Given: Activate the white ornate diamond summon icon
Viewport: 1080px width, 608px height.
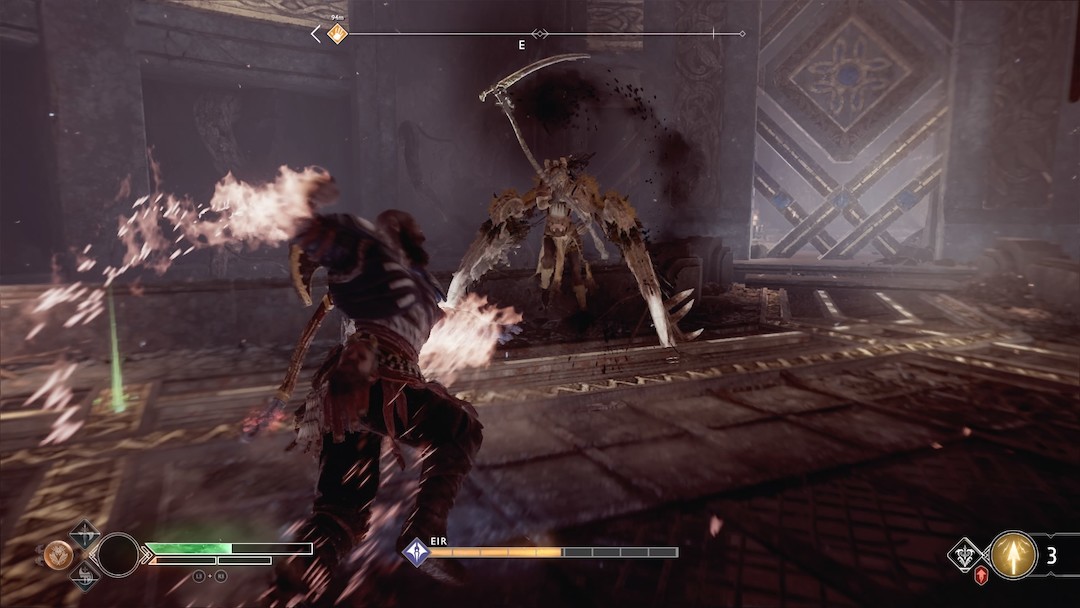Looking at the screenshot, I should [x=966, y=552].
